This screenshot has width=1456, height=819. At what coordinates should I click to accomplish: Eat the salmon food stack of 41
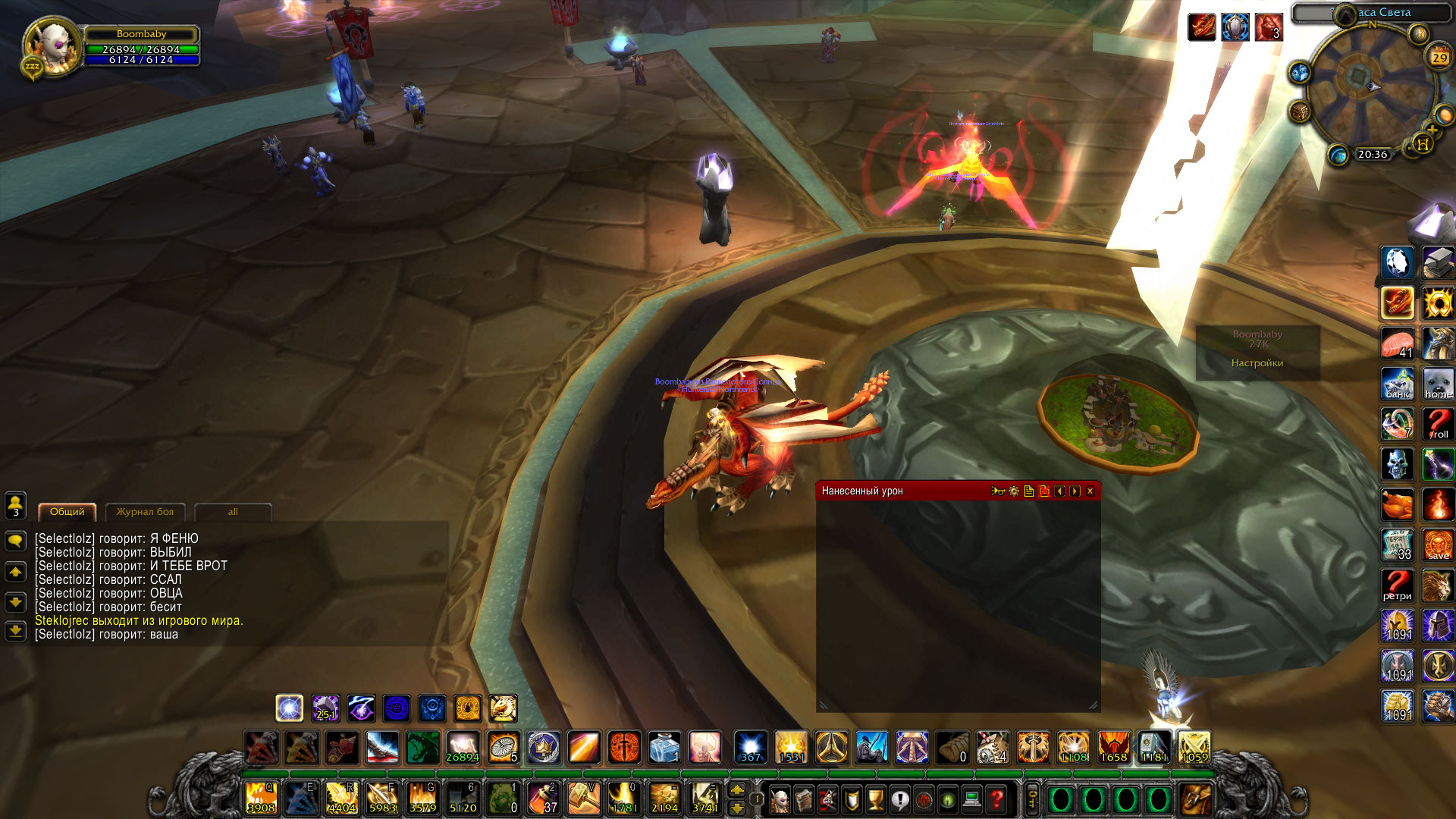pyautogui.click(x=1397, y=344)
